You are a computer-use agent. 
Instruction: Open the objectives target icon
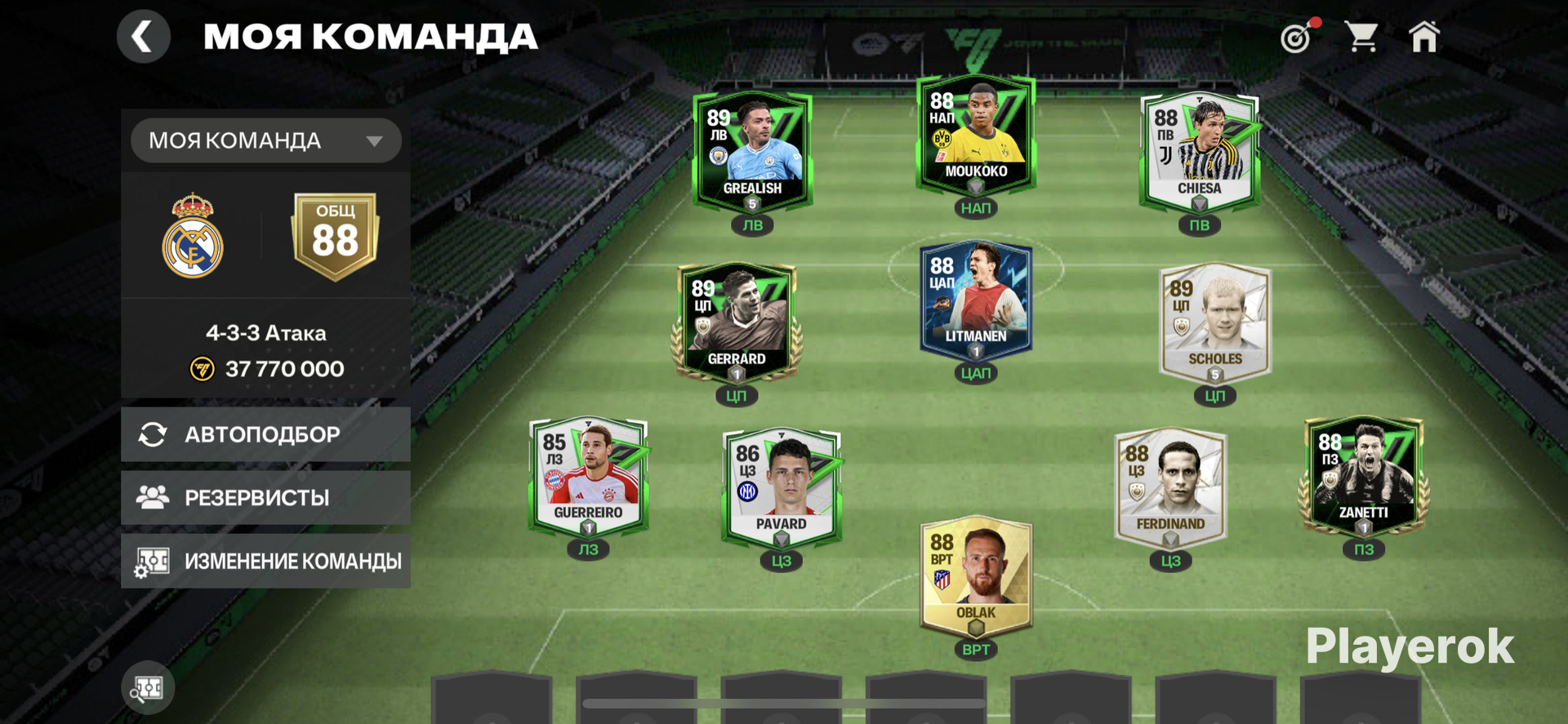tap(1296, 38)
